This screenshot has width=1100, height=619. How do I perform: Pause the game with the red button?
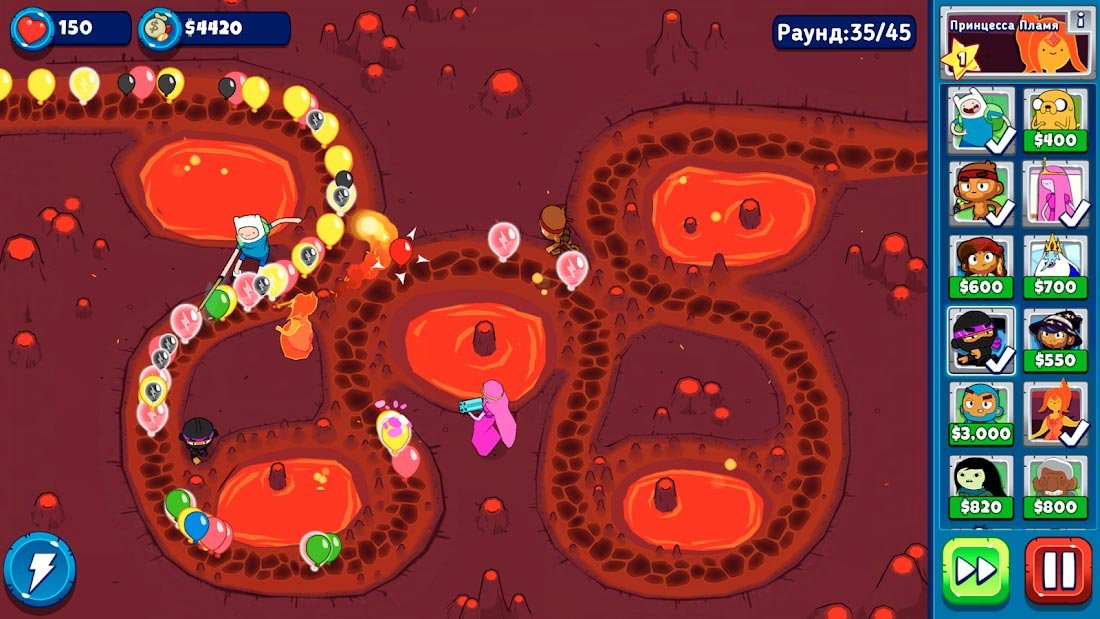(1057, 571)
